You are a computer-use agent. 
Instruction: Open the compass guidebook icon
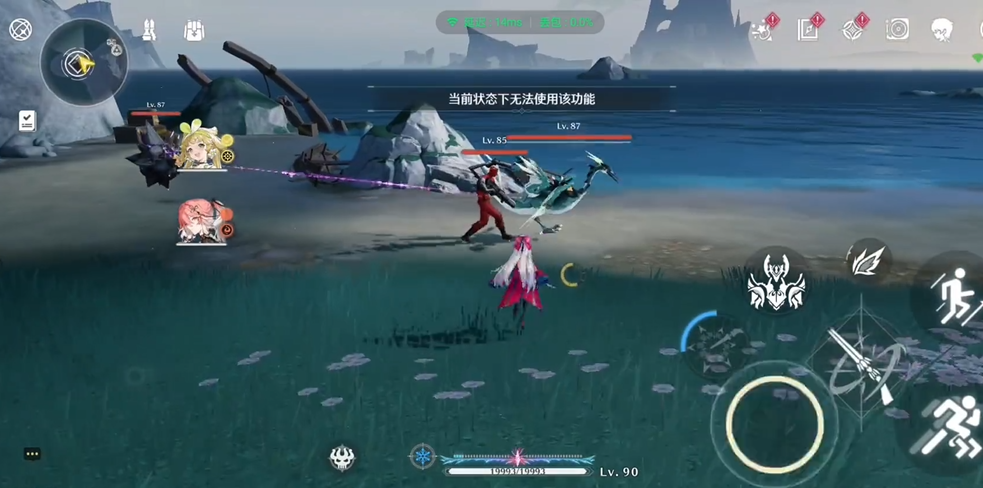(x=808, y=29)
